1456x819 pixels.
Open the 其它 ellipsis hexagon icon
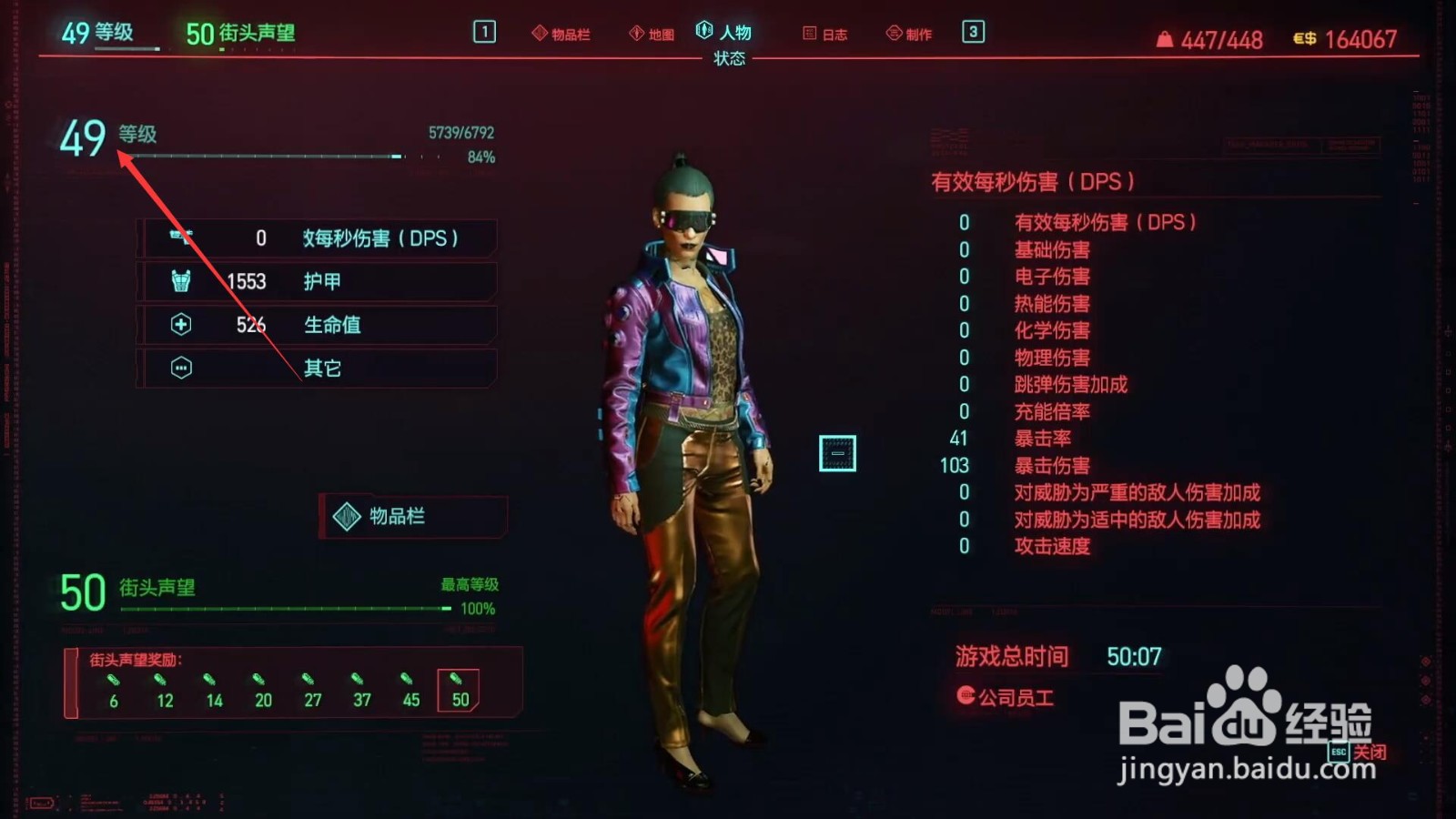(179, 367)
